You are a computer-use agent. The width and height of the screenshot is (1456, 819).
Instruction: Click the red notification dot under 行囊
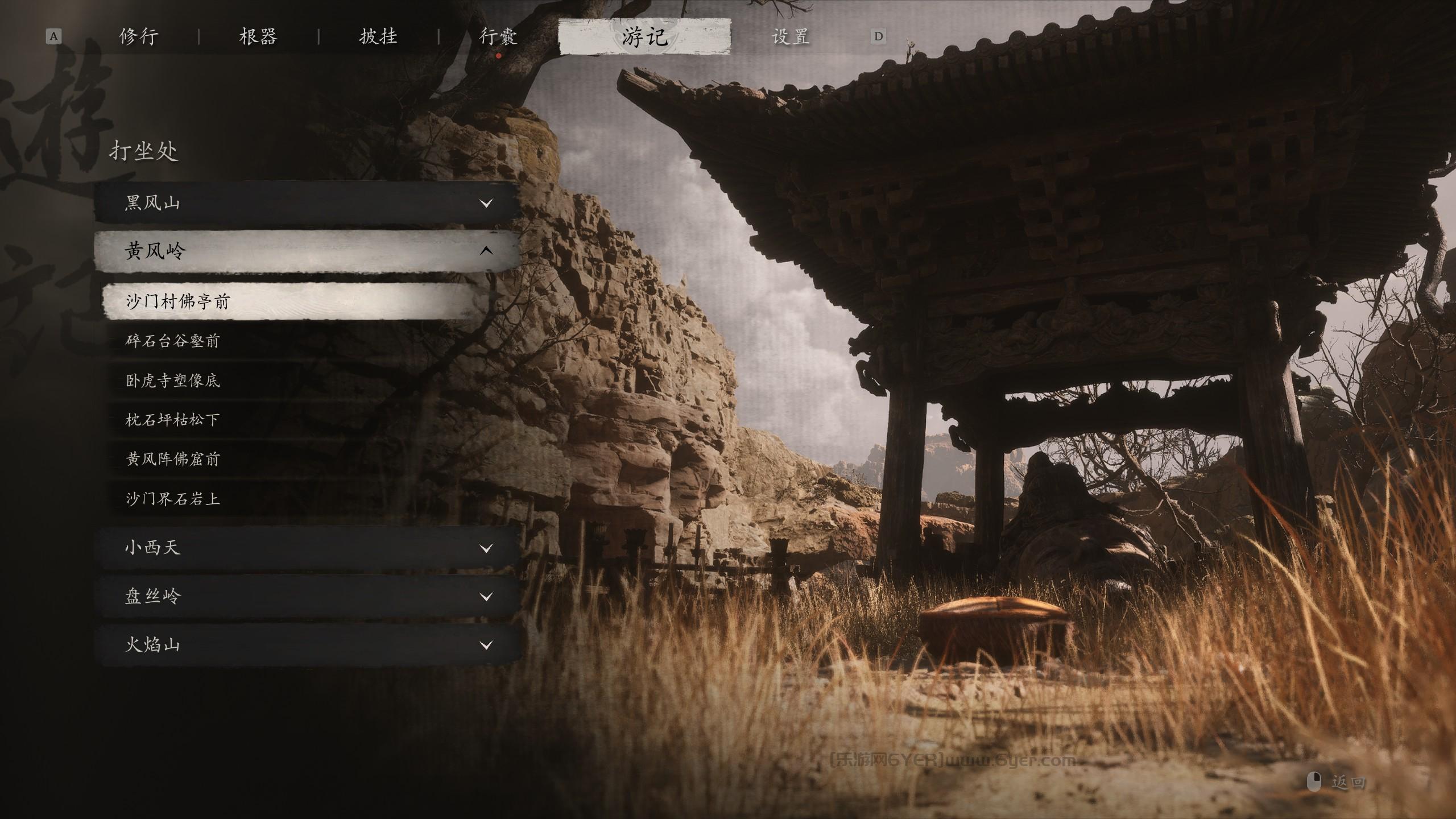[499, 56]
